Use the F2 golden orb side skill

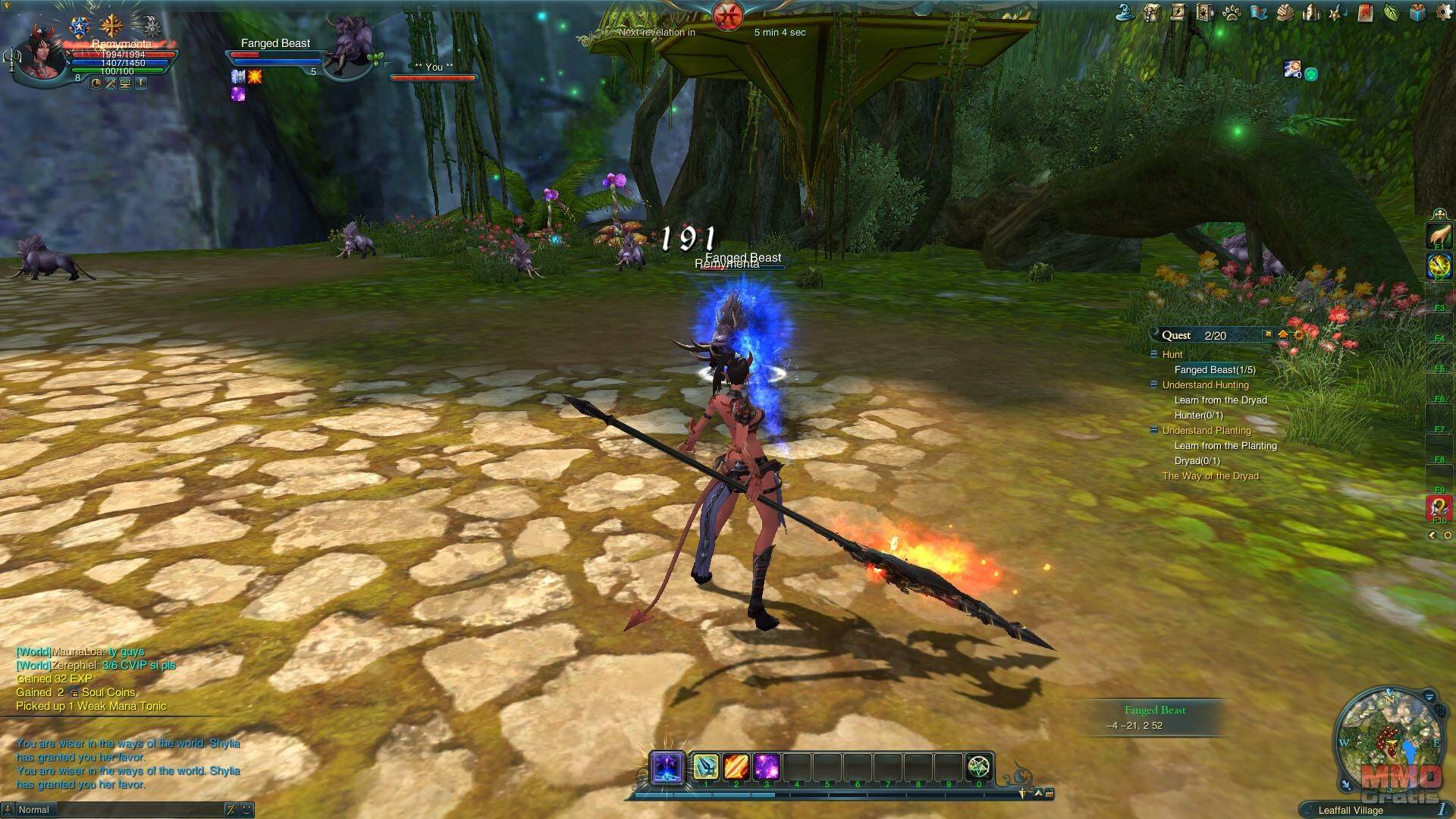tap(1439, 266)
